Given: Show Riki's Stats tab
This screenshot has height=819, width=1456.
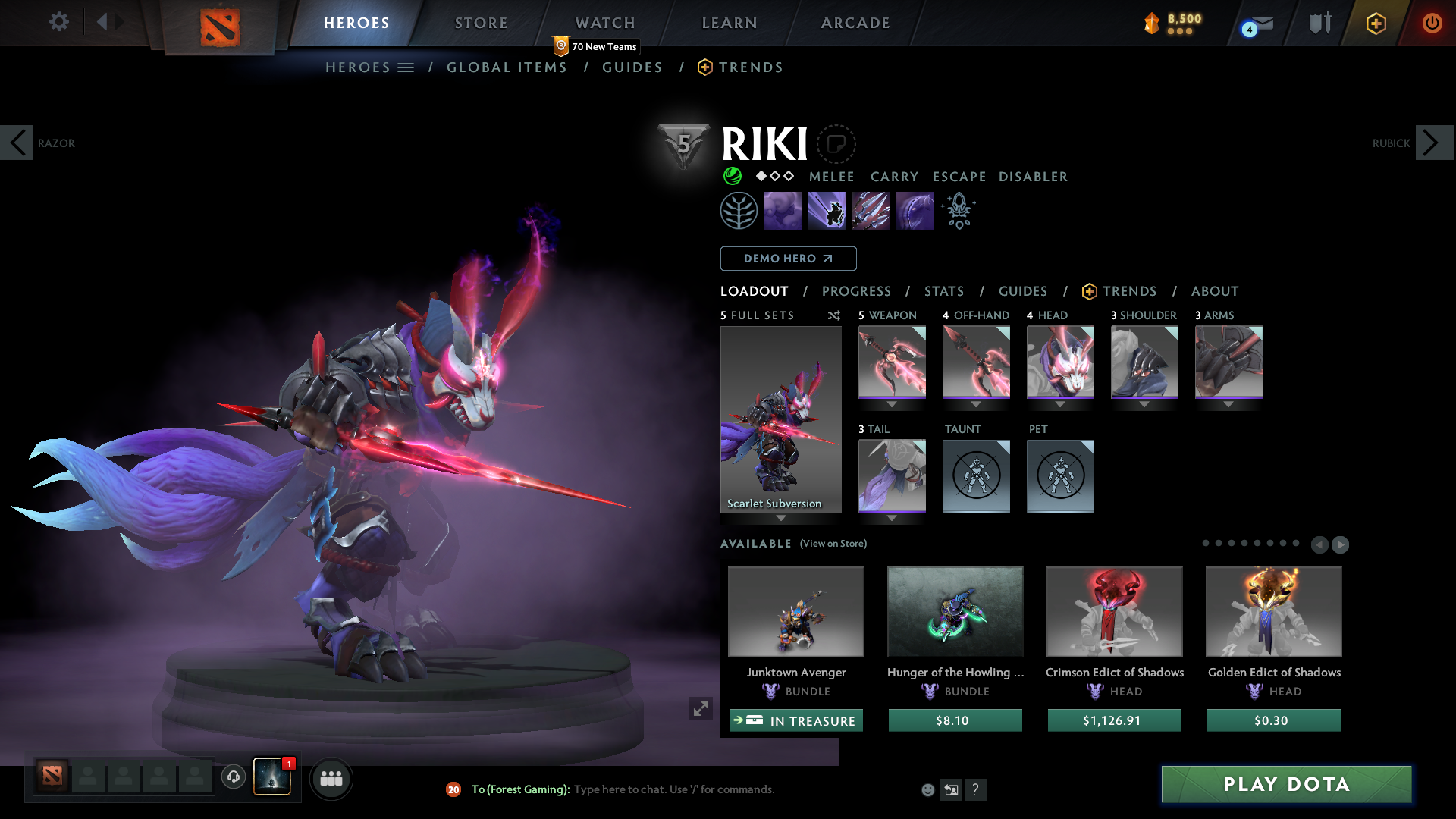Looking at the screenshot, I should coord(944,291).
